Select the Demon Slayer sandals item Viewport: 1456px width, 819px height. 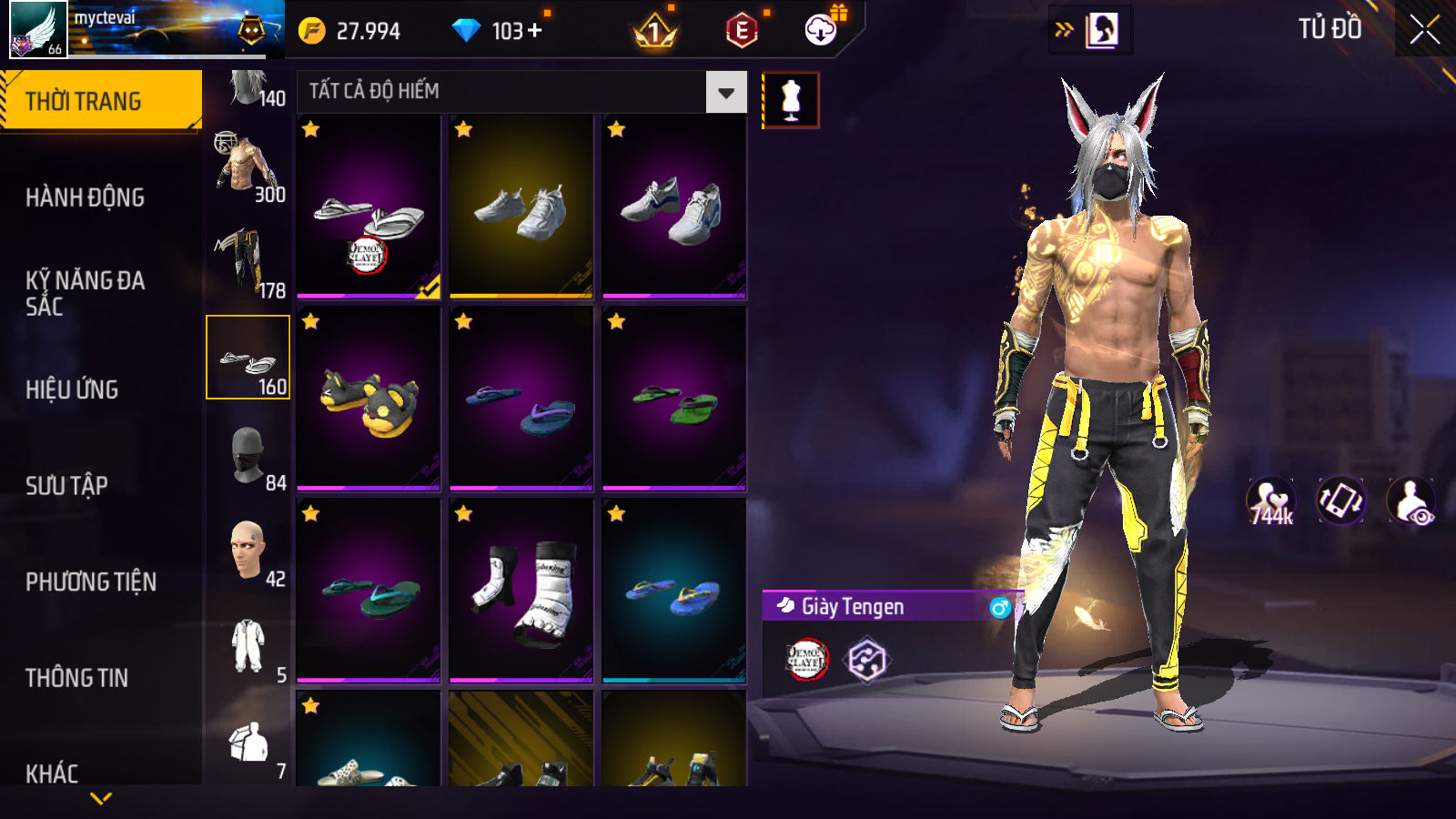point(369,207)
